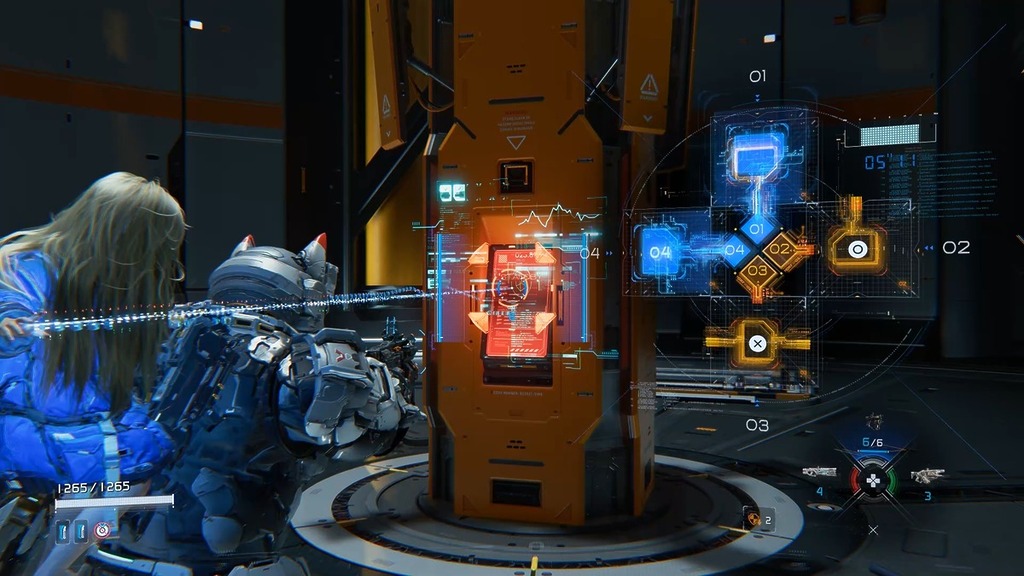Select the blue 04 node on the left
This screenshot has height=576, width=1024.
click(660, 252)
